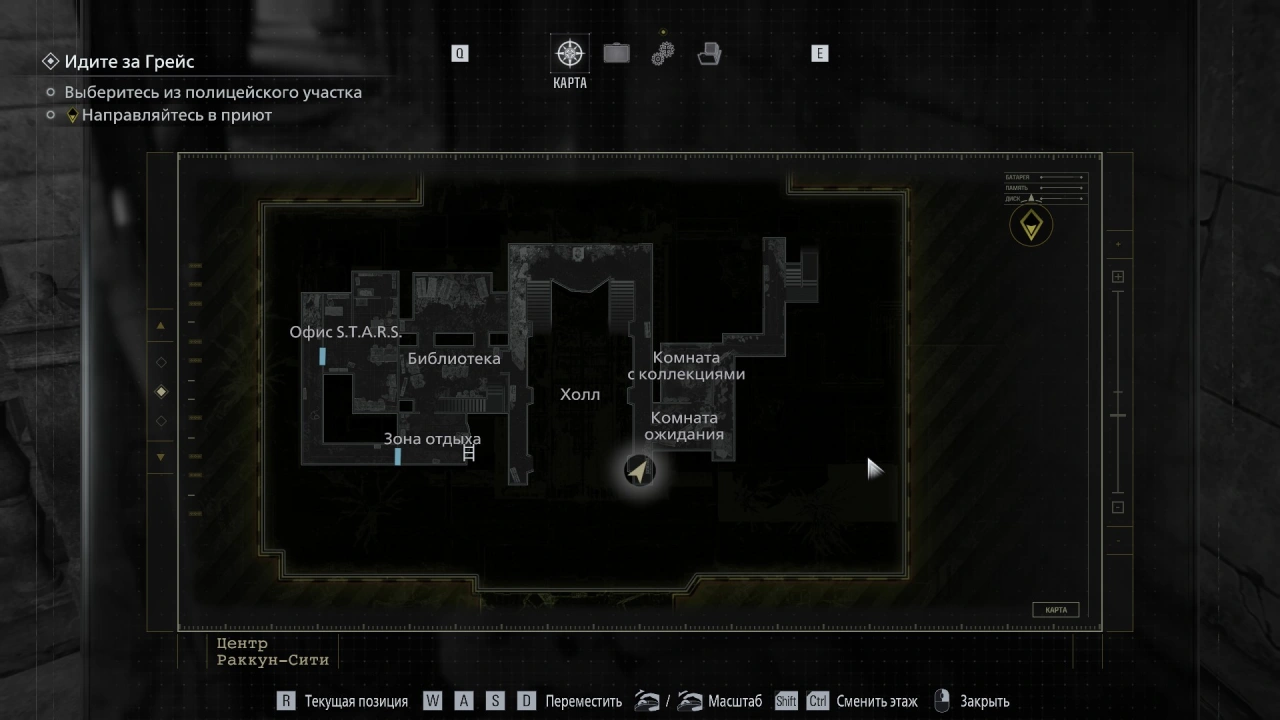Select the Идите за Грейс objective tracker
Screen dimensions: 1280x720
click(x=129, y=61)
